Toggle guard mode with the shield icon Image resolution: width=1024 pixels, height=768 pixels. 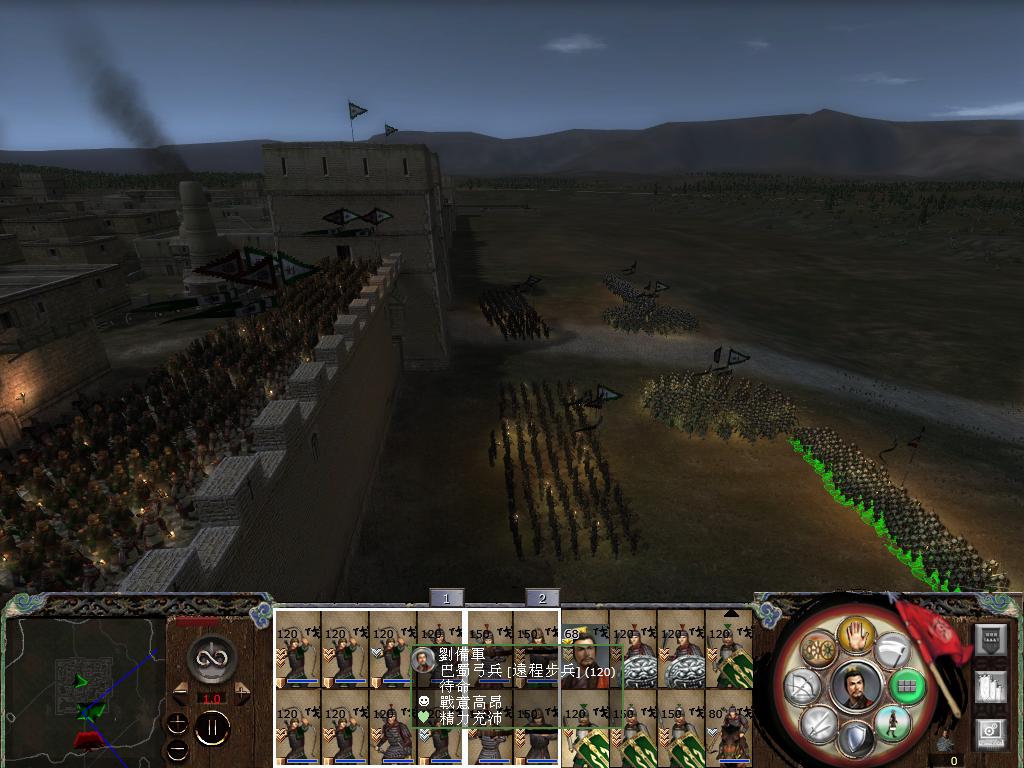coord(855,741)
